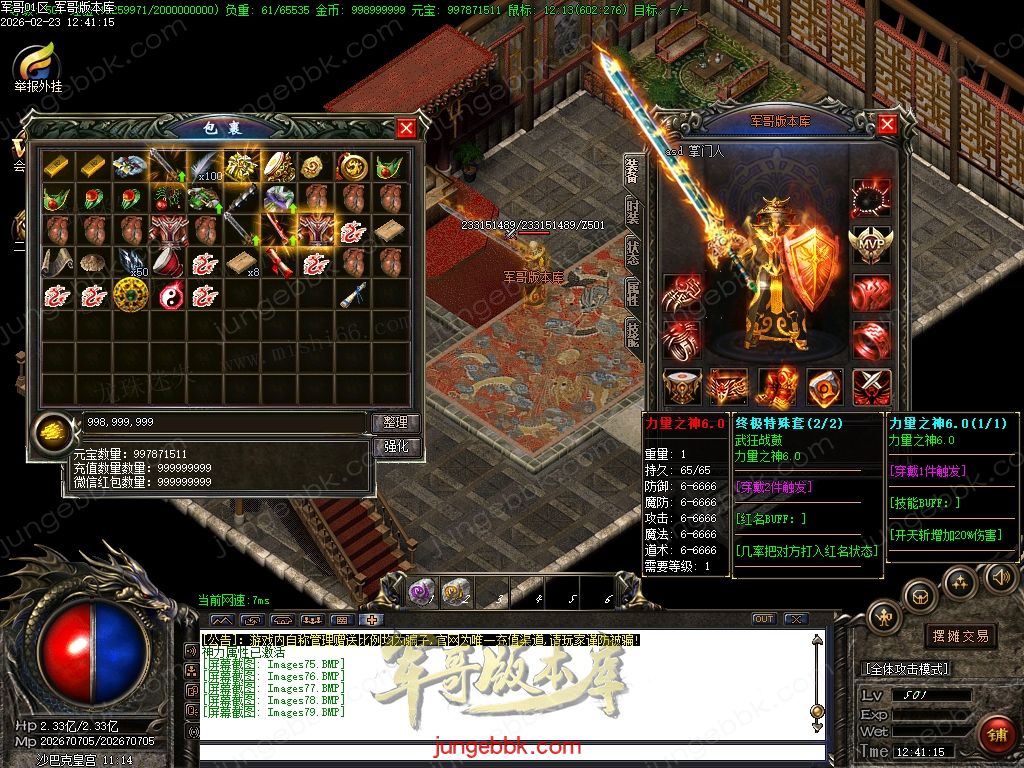Close the character equipment panel
This screenshot has height=768, width=1024.
pyautogui.click(x=887, y=123)
